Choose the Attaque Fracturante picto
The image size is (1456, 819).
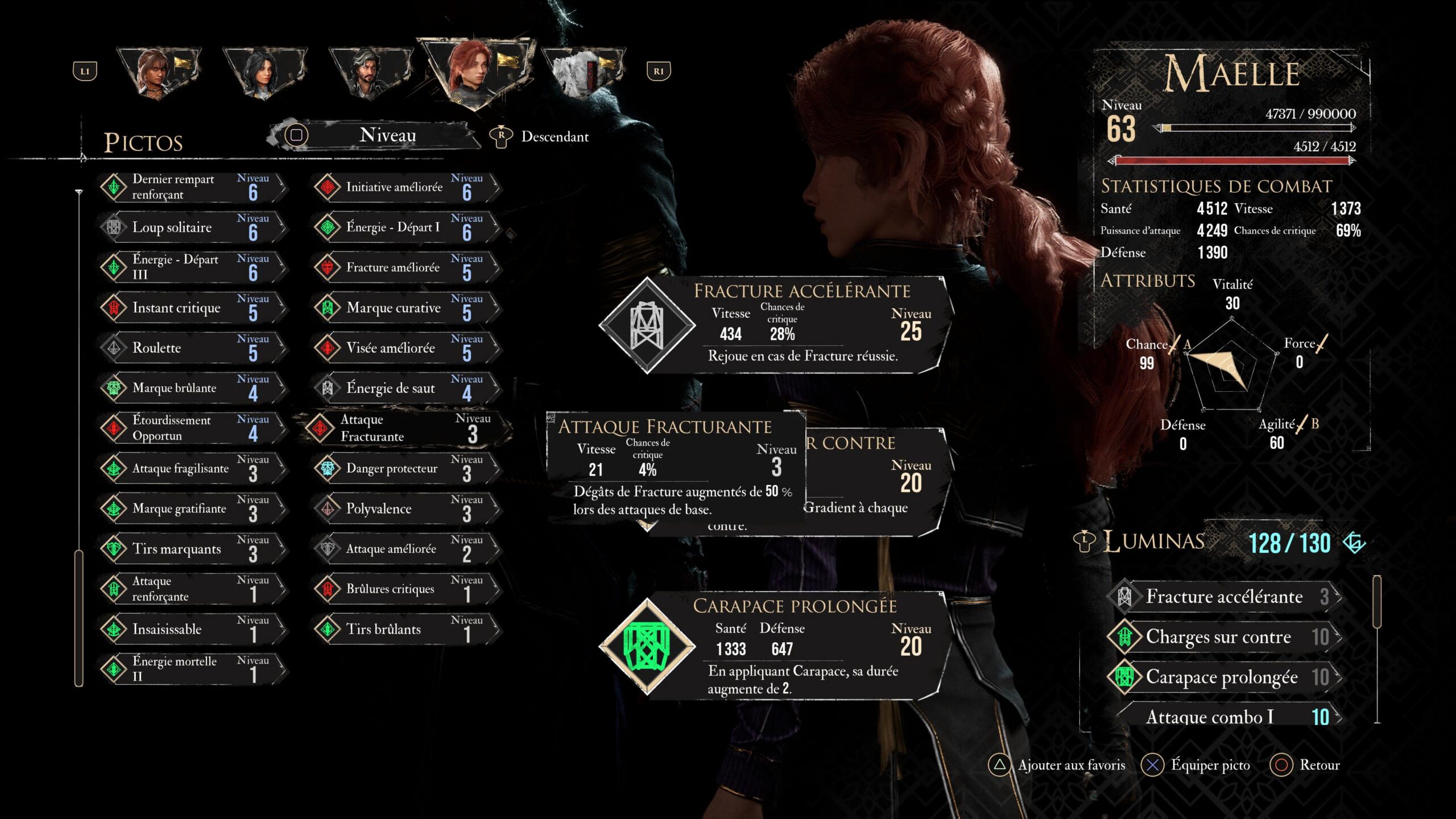(404, 428)
